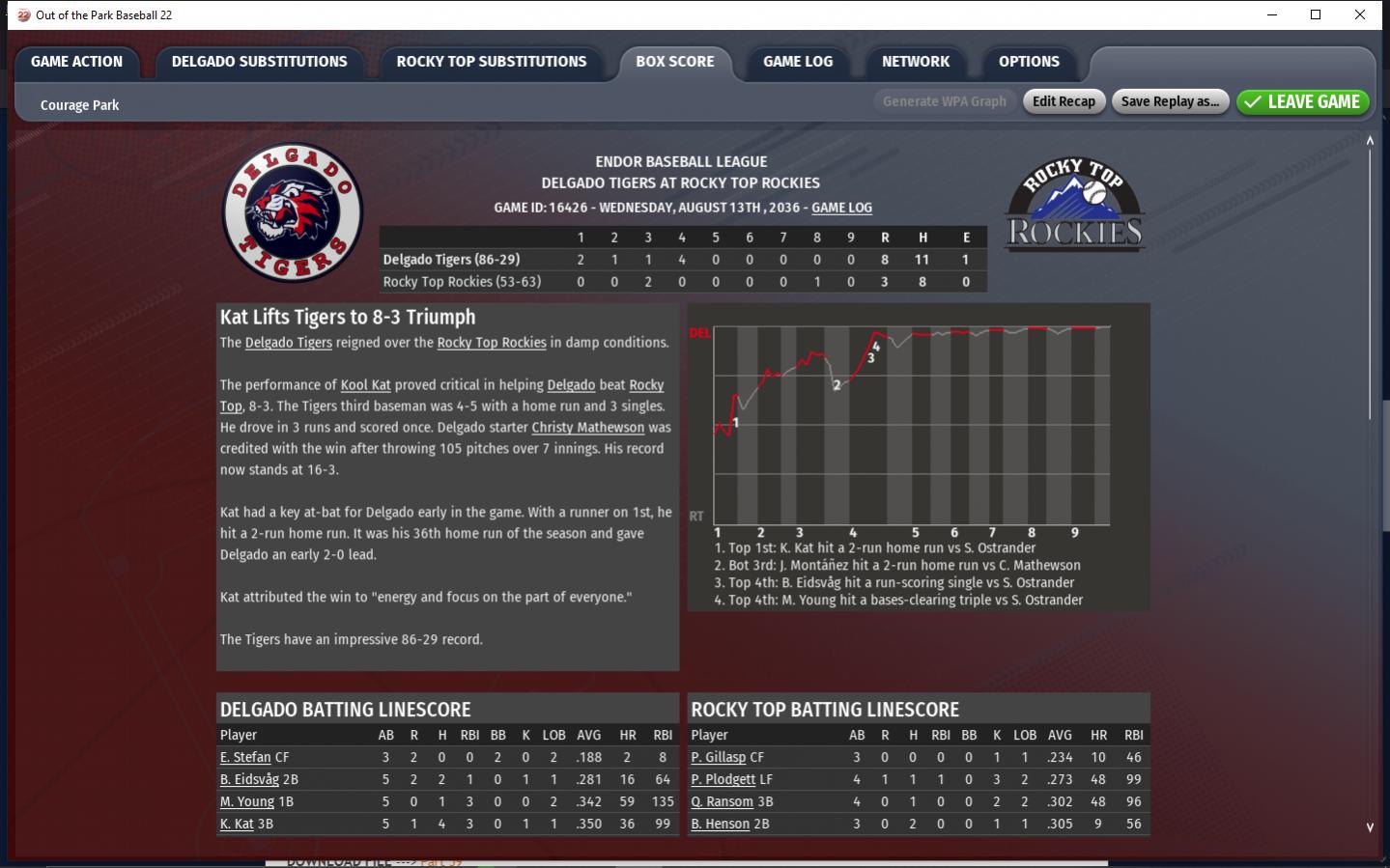Open the GAME LOG link in header
This screenshot has width=1390, height=868.
pyautogui.click(x=841, y=208)
